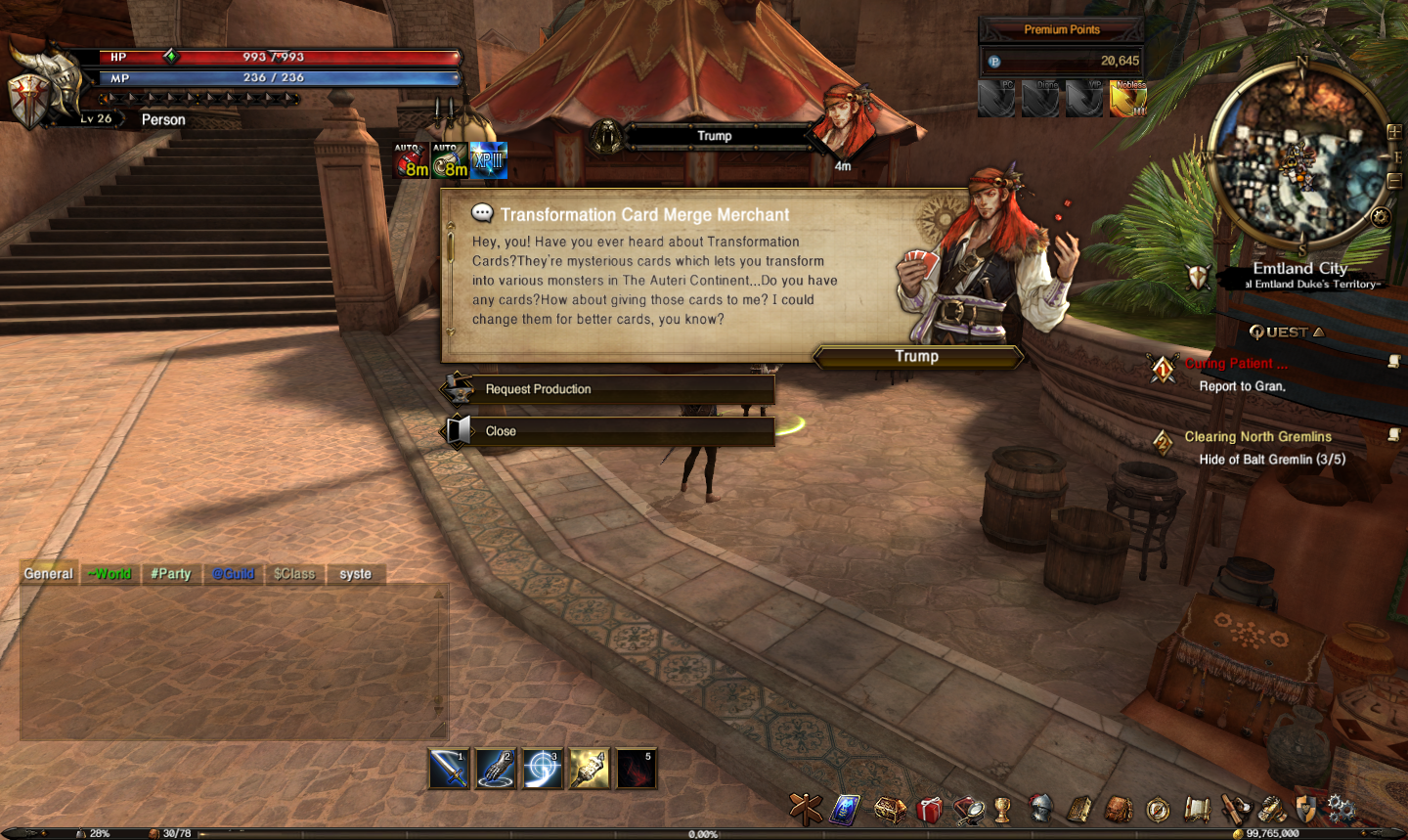Trigger the golden burst skill in slot 4
Image resolution: width=1408 pixels, height=840 pixels.
click(x=589, y=770)
